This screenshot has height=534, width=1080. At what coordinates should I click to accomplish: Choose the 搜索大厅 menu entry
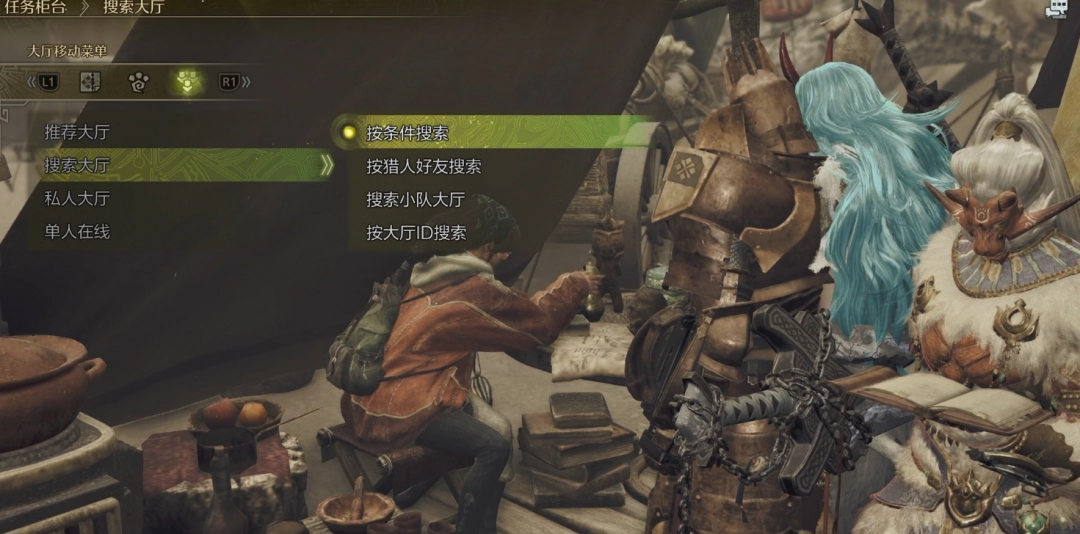(x=77, y=165)
